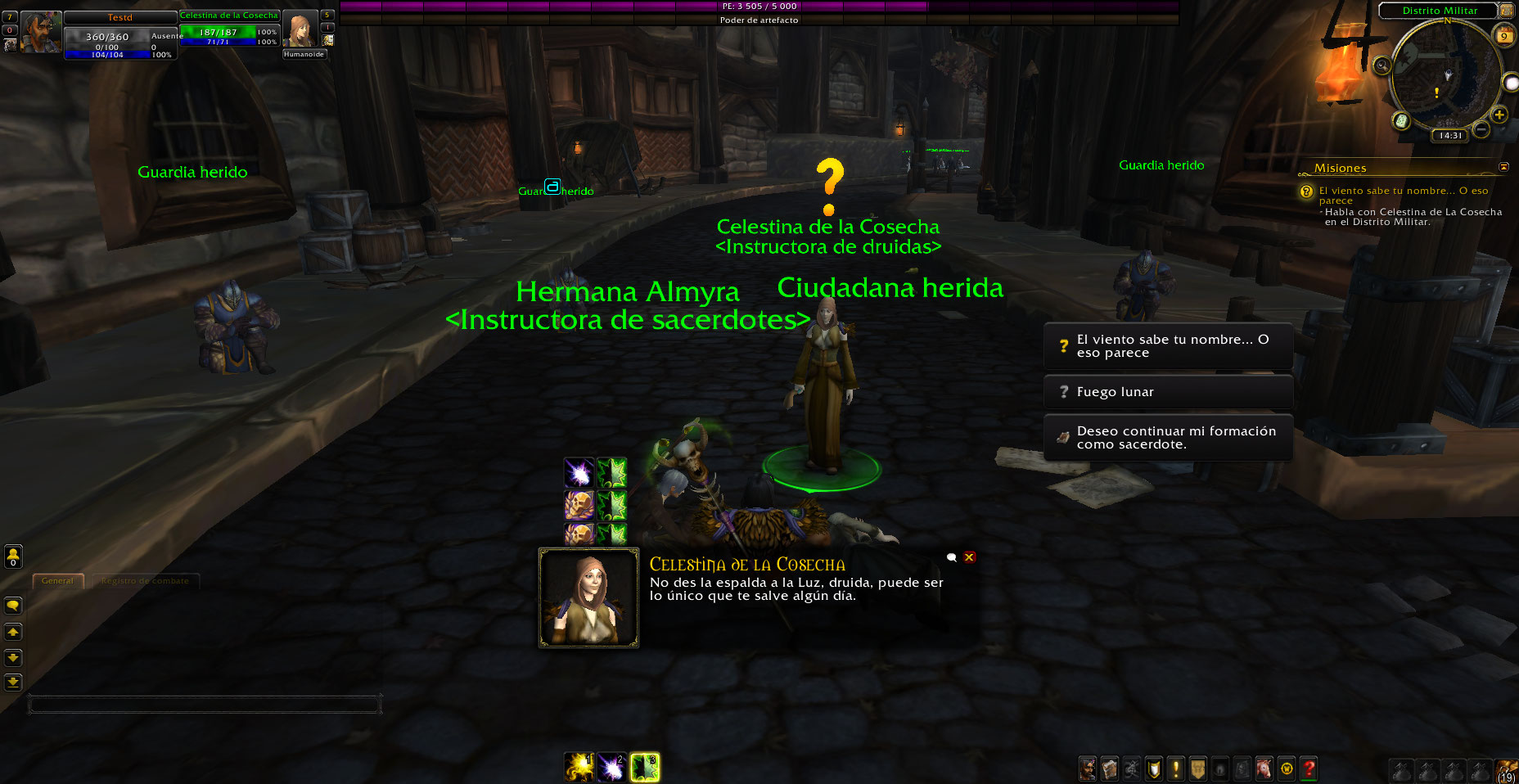This screenshot has width=1519, height=784.
Task: Open the calendar showing day 9
Action: tap(1504, 35)
